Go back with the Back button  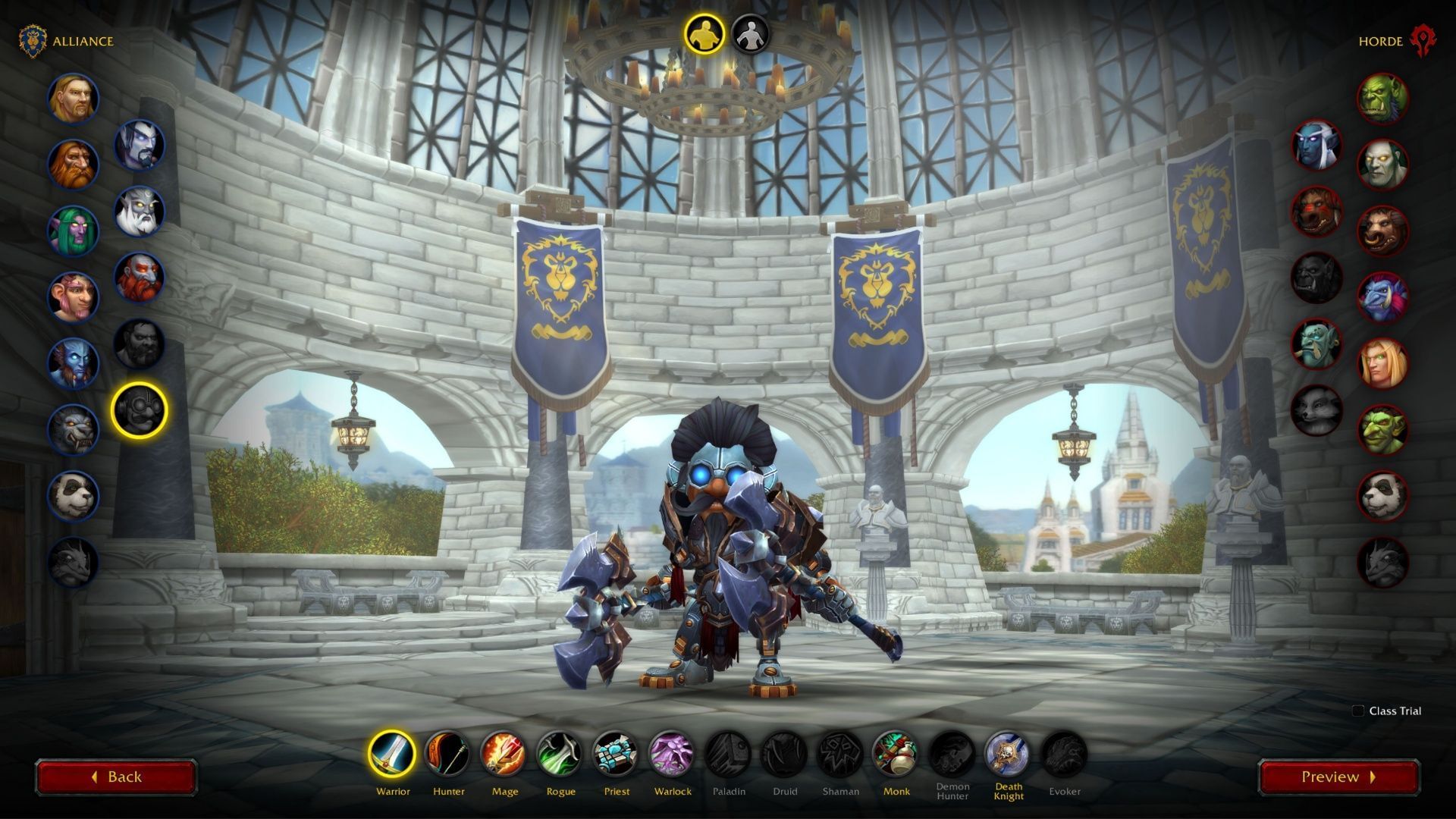116,777
